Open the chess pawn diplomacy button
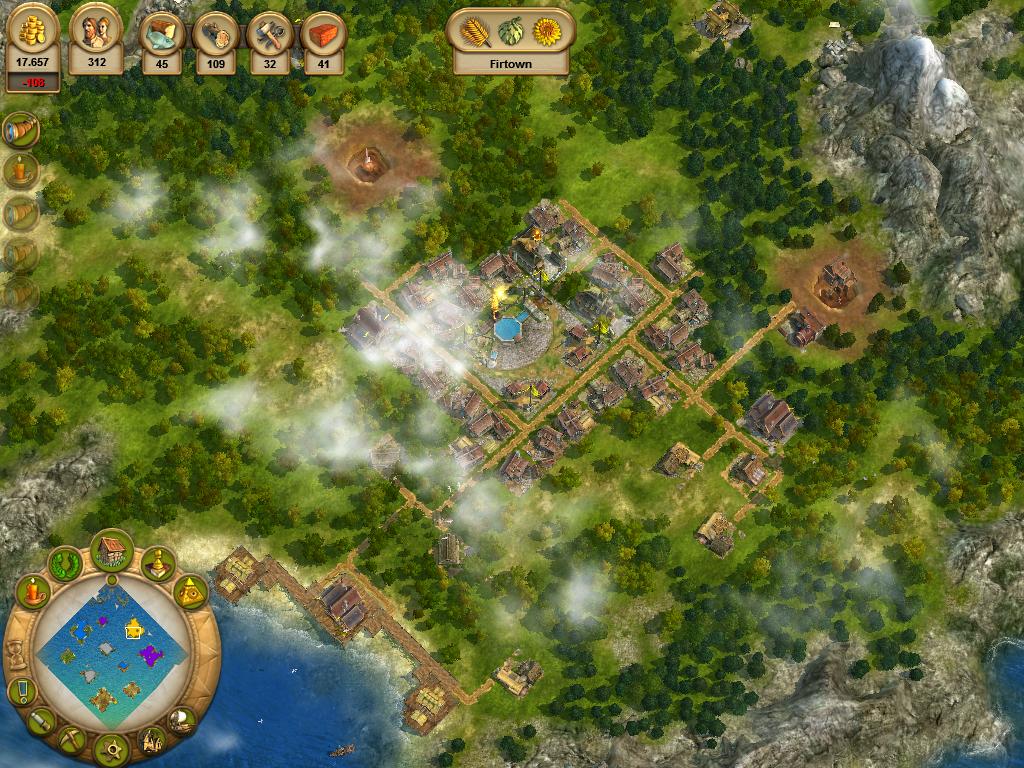1024x768 pixels. click(x=157, y=564)
